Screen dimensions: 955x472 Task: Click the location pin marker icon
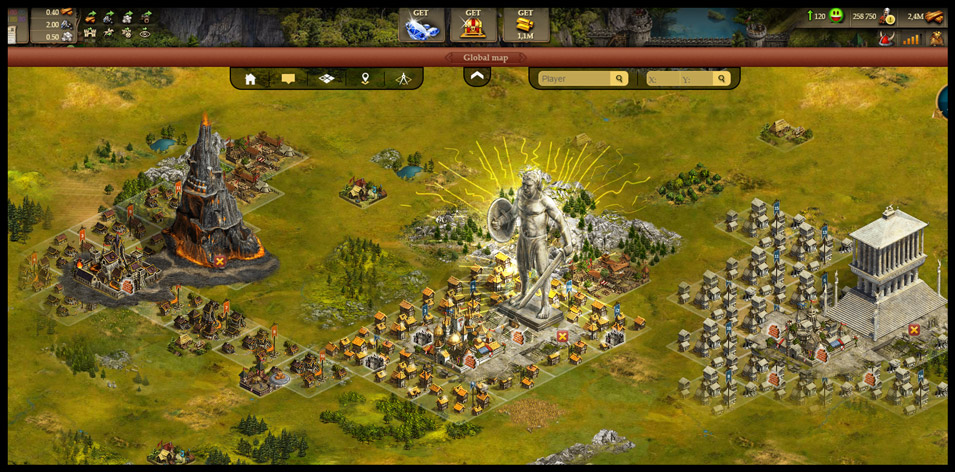[x=365, y=78]
